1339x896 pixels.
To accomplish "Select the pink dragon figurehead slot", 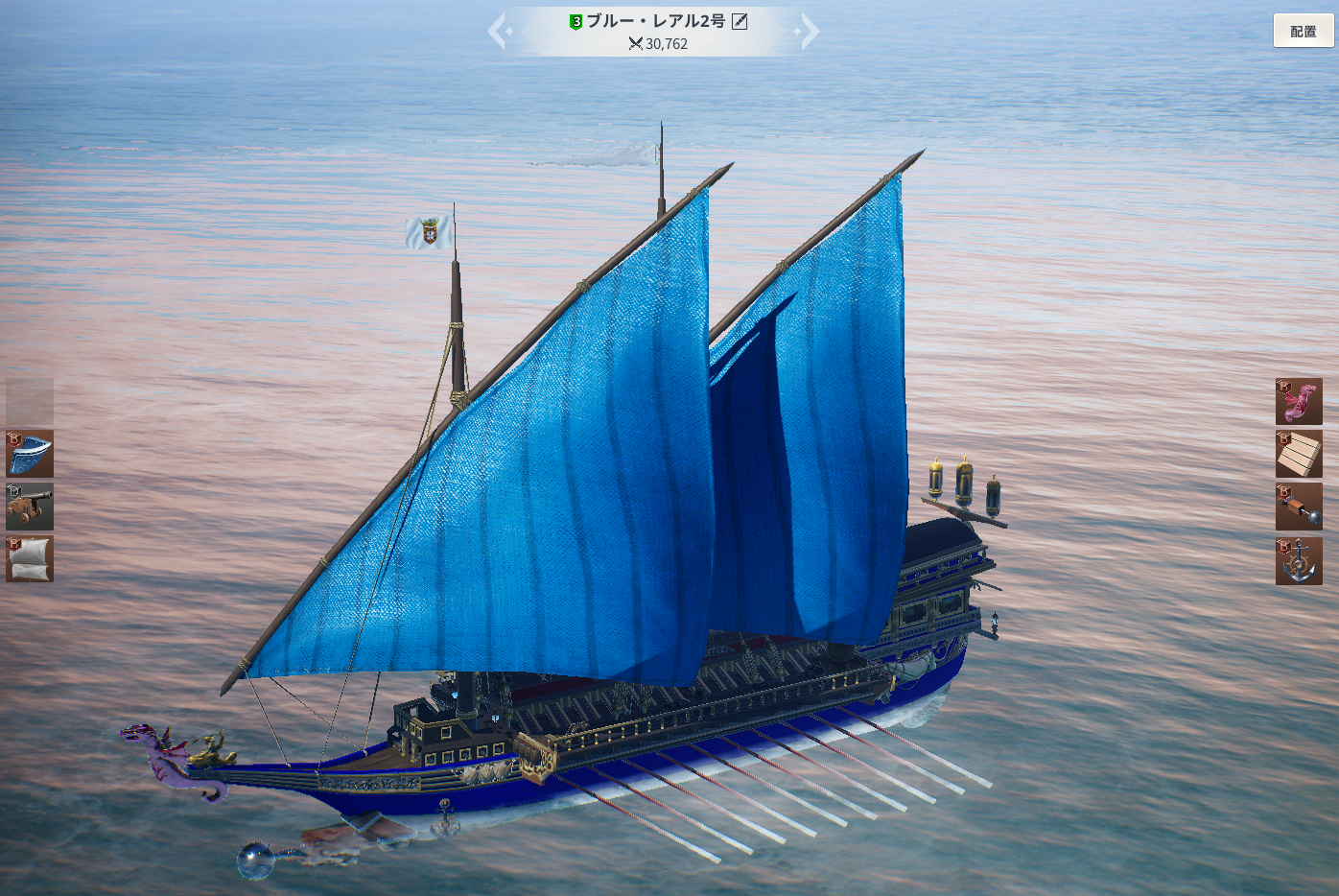I will coord(1299,401).
